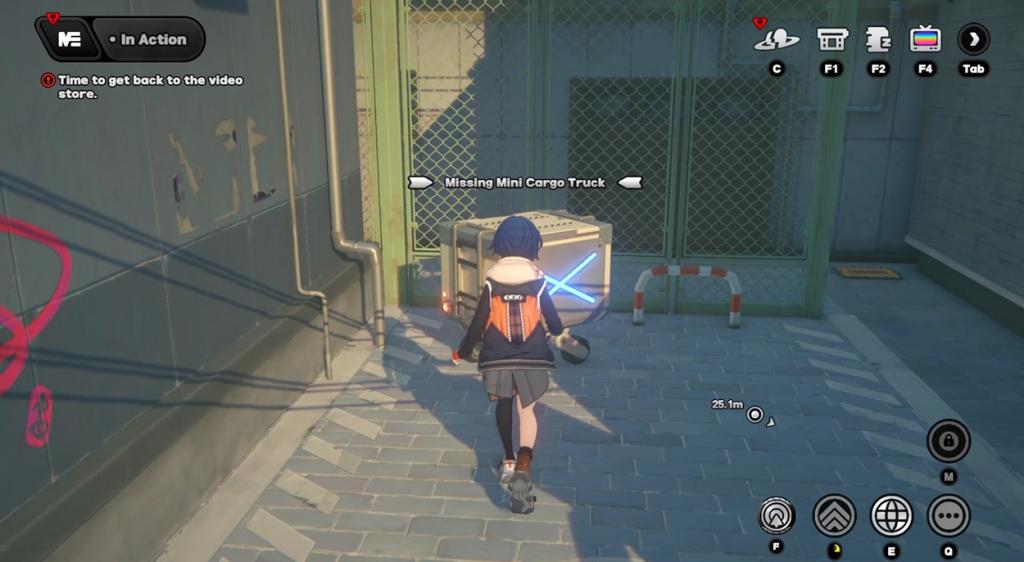Image resolution: width=1024 pixels, height=562 pixels.
Task: Open the three-dots more options button
Action: click(948, 515)
